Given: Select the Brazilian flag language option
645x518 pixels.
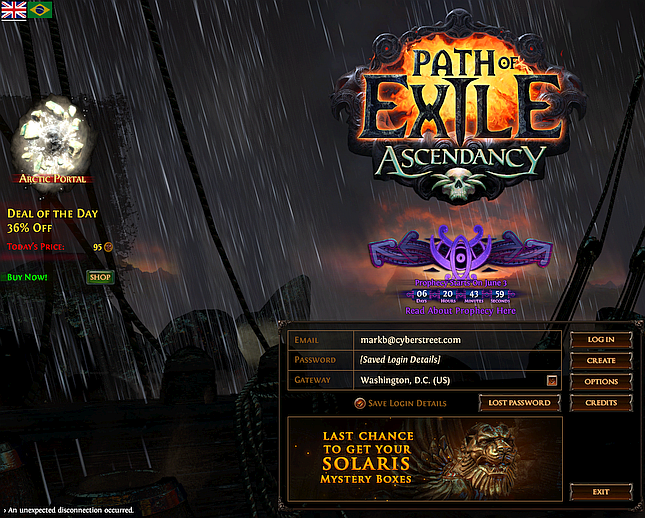Looking at the screenshot, I should 41,9.
